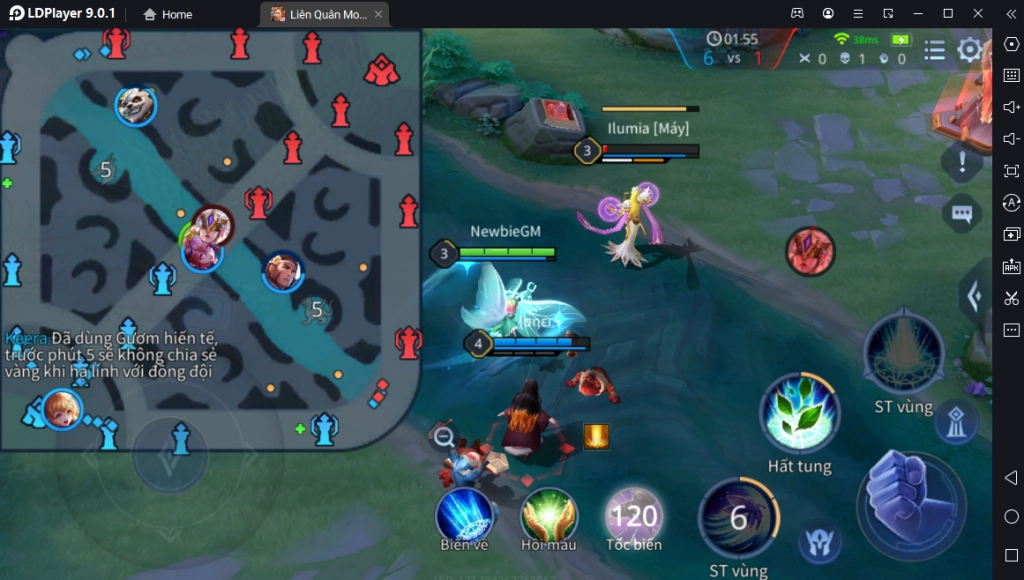Open the scoreboard list icon
The height and width of the screenshot is (580, 1024).
click(x=934, y=50)
